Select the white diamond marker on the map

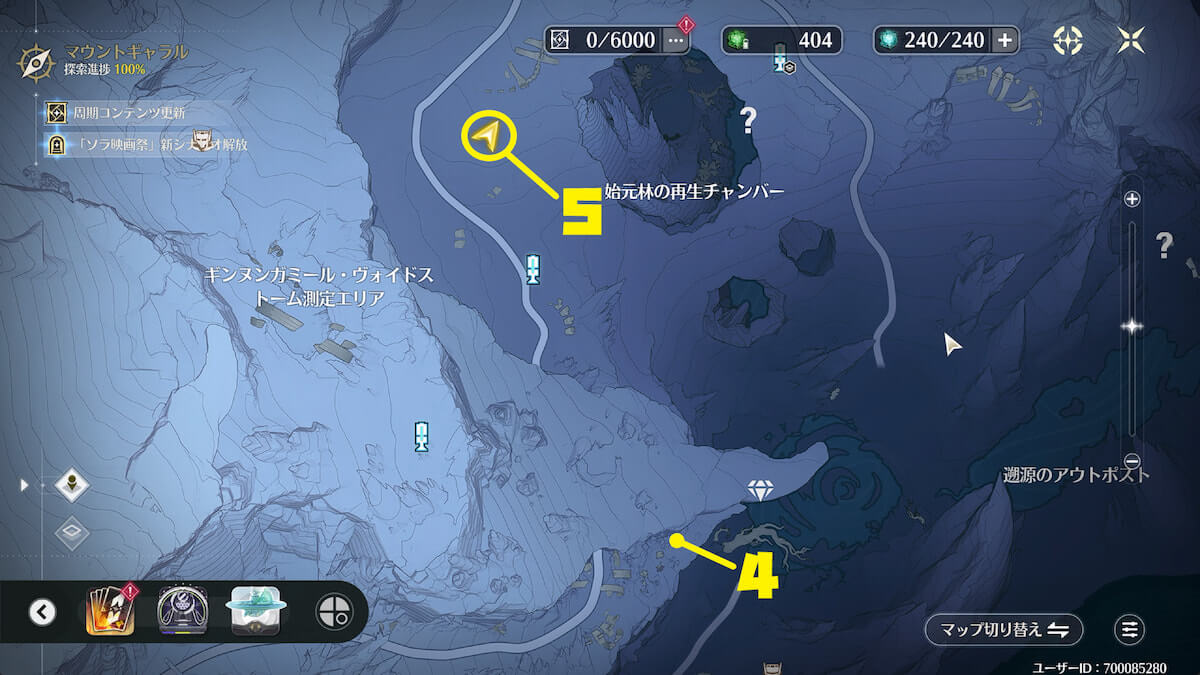point(761,490)
